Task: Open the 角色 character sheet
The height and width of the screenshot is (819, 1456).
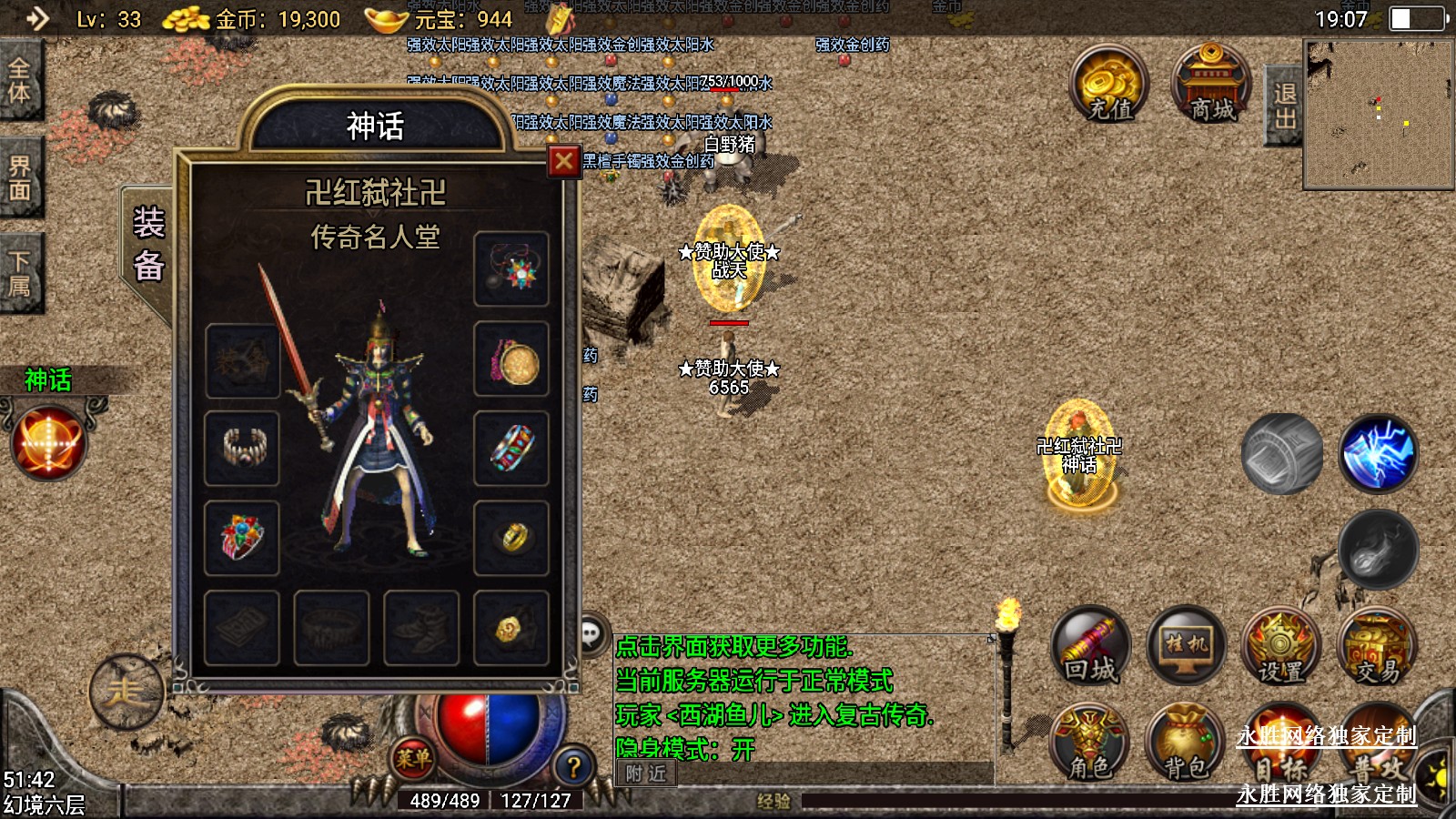Action: click(x=1089, y=743)
